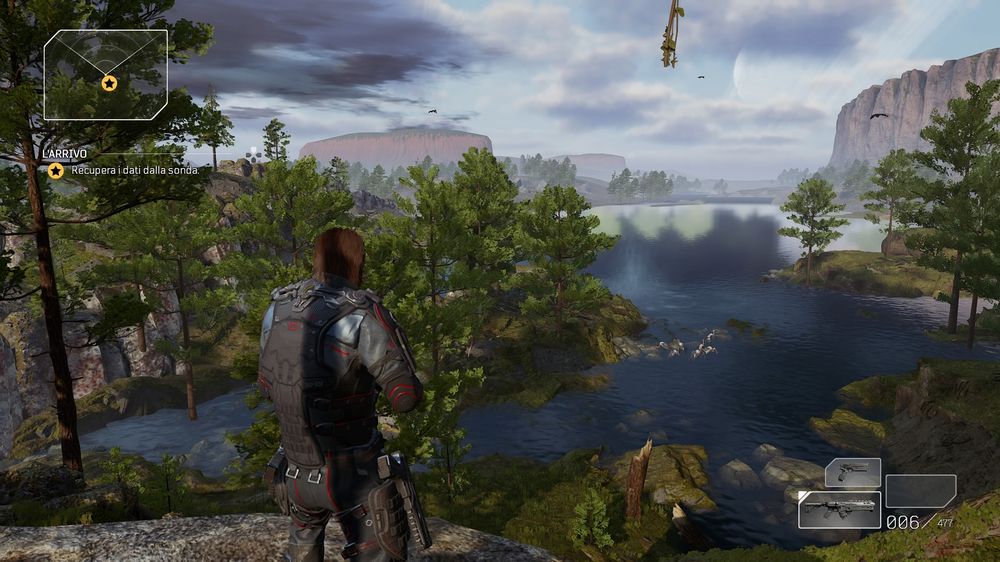Switch to the pistol weapon slot

click(x=852, y=472)
